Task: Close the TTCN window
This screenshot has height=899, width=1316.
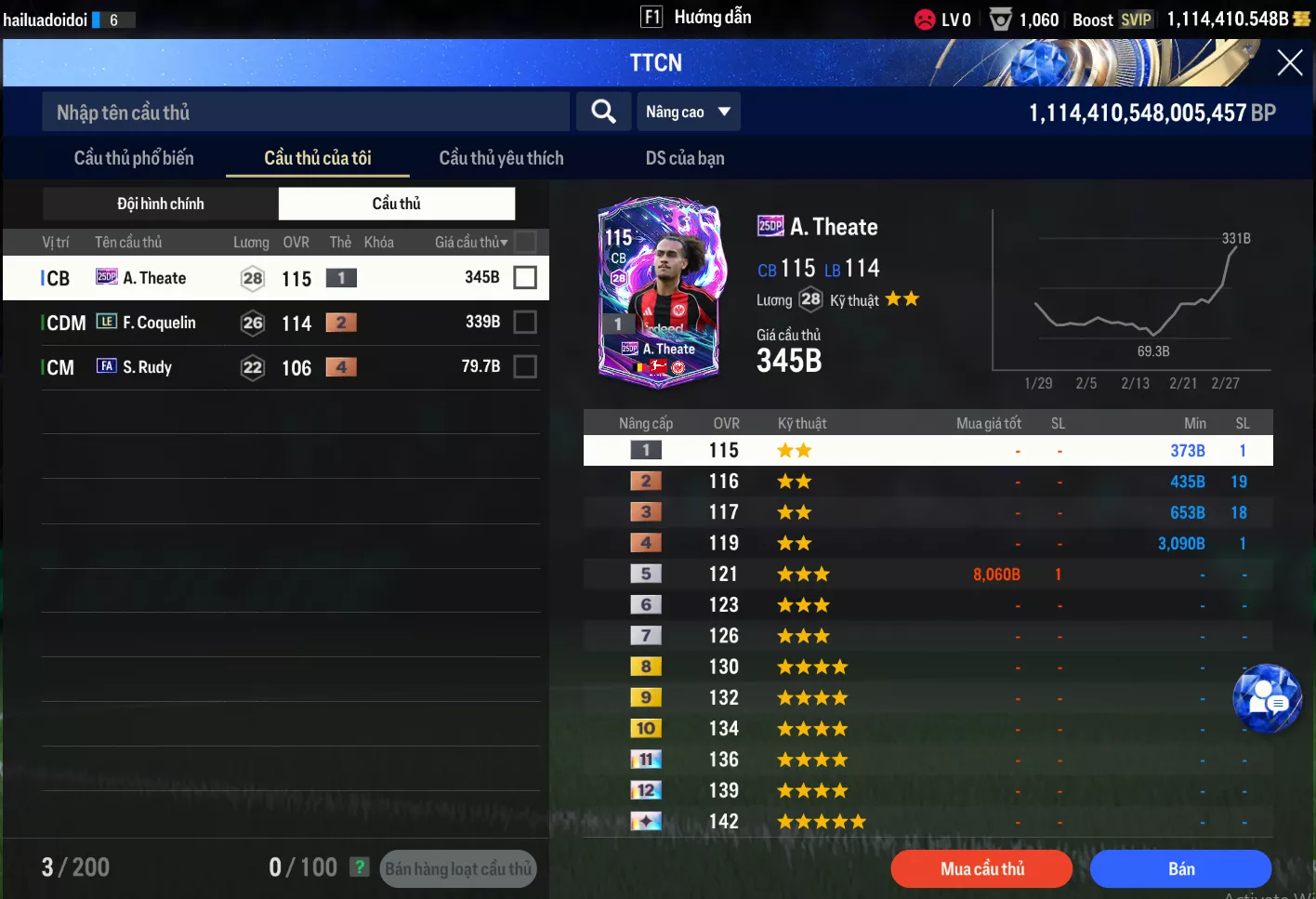Action: click(x=1289, y=62)
